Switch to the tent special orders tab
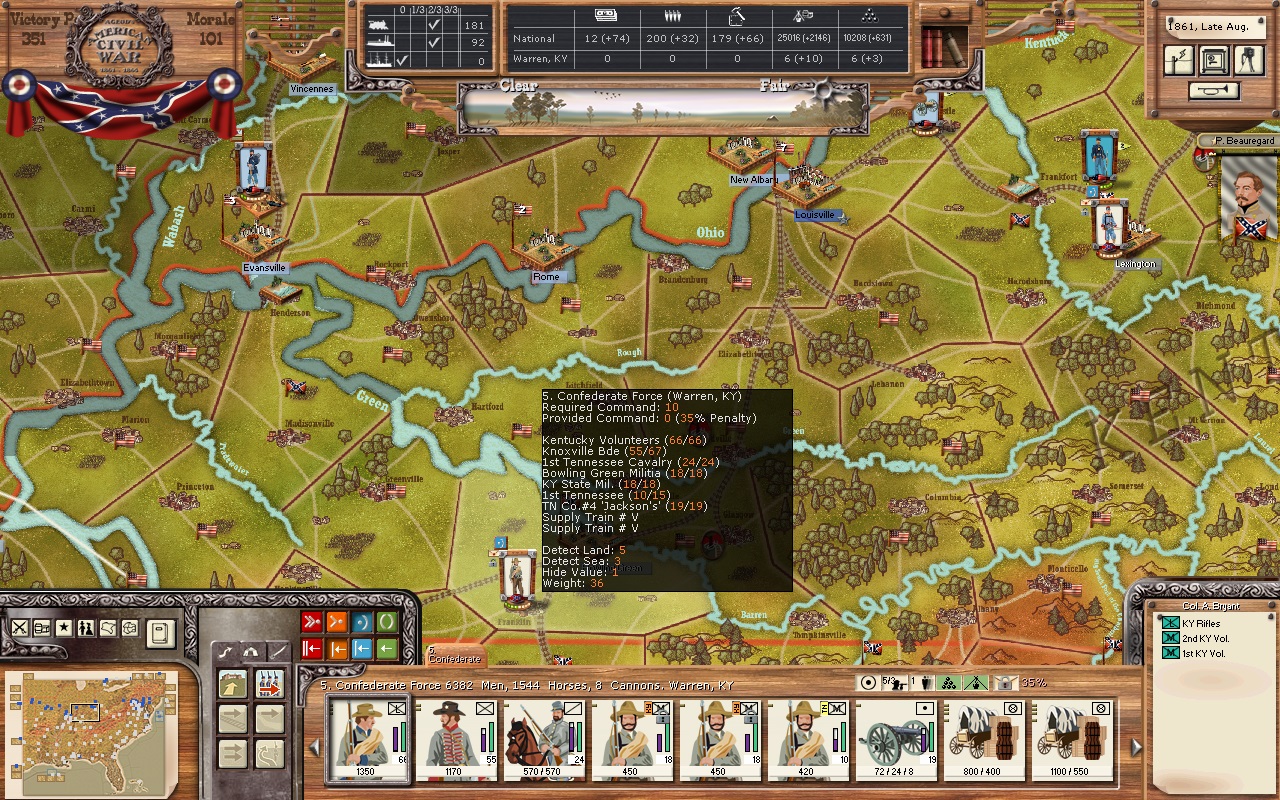The image size is (1280, 800). click(251, 650)
